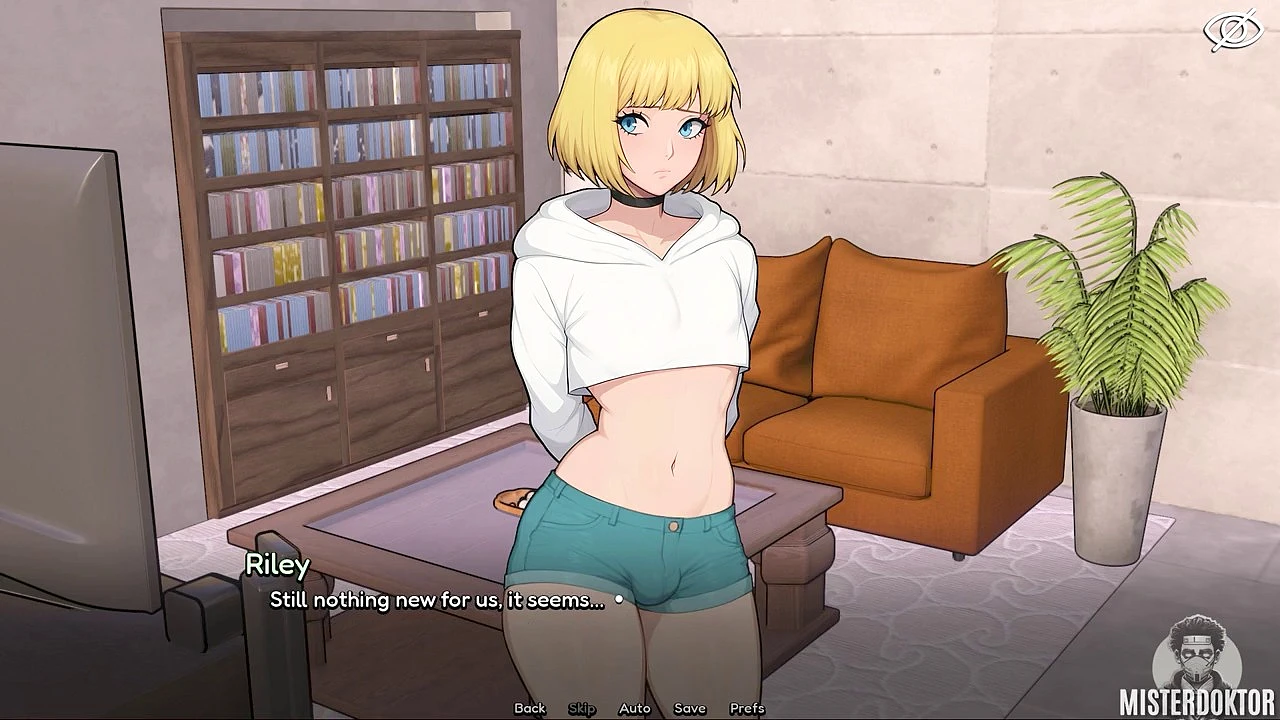Open the Prefs settings menu

(747, 708)
